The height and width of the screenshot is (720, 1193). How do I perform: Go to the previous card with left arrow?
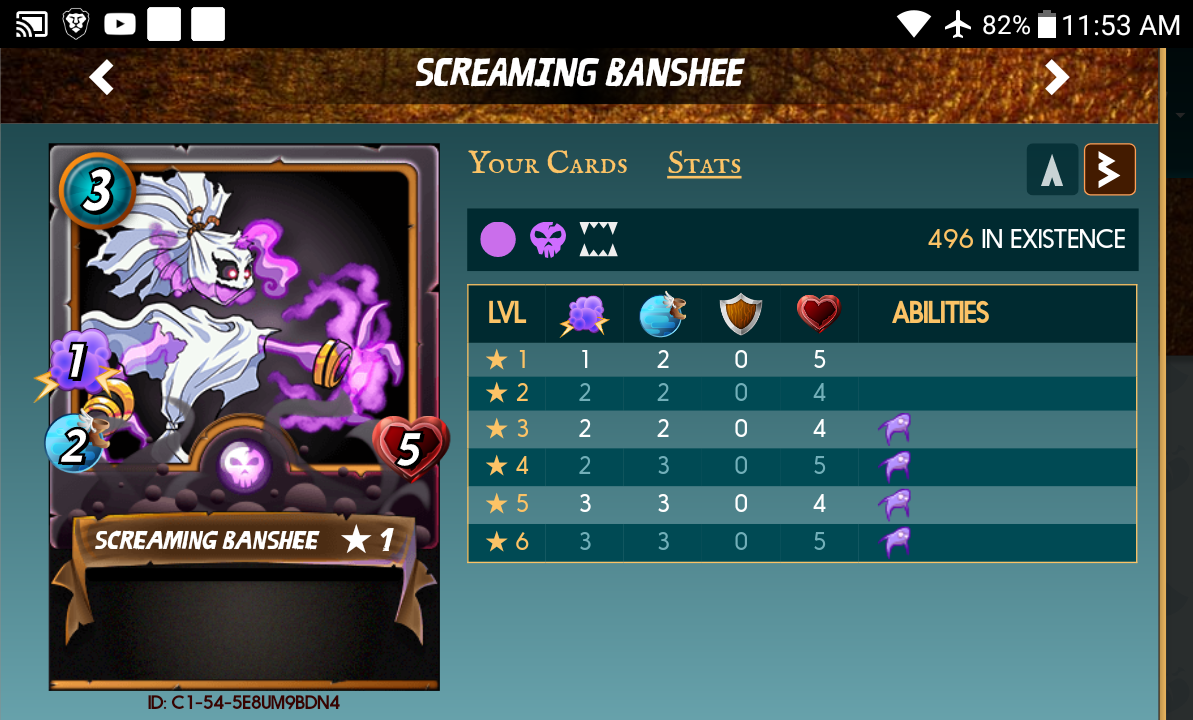pyautogui.click(x=102, y=77)
